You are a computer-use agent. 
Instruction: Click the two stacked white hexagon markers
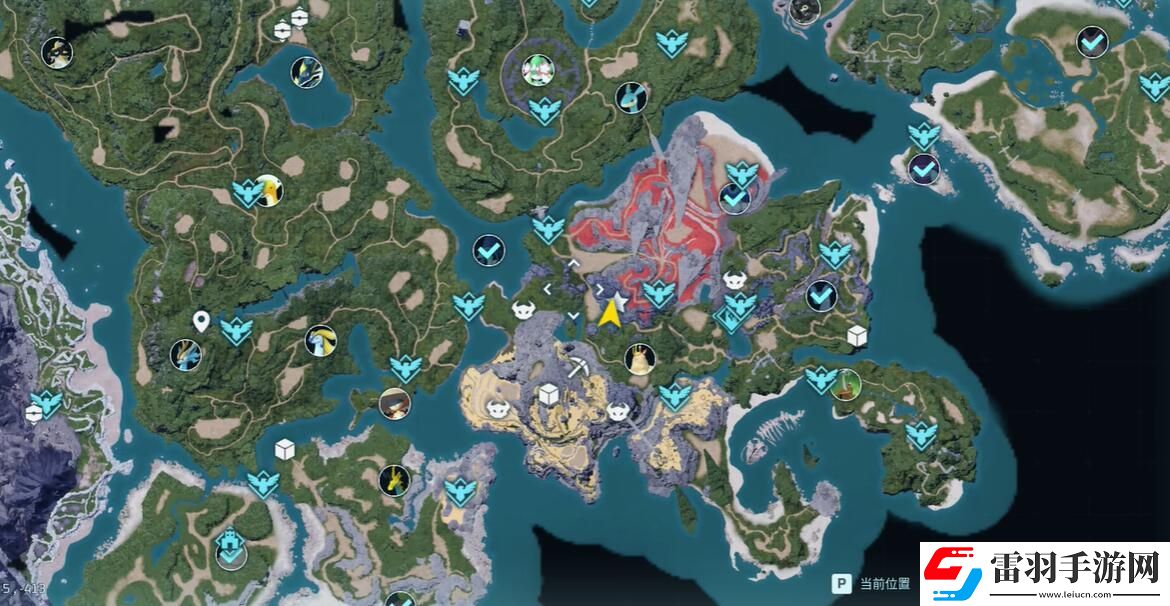(x=283, y=28)
